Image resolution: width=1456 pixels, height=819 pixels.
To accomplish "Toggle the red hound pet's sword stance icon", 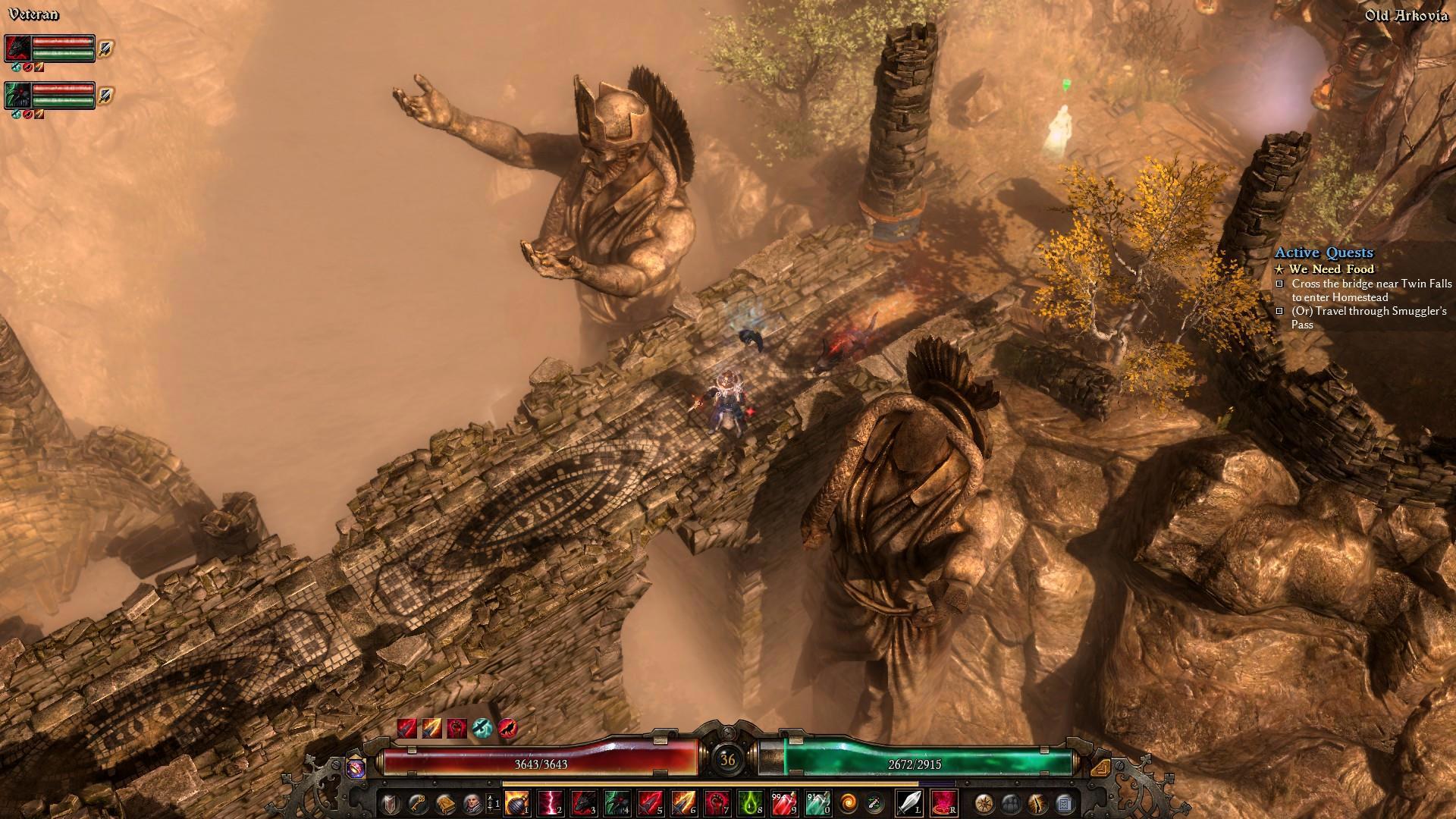I will tap(105, 49).
